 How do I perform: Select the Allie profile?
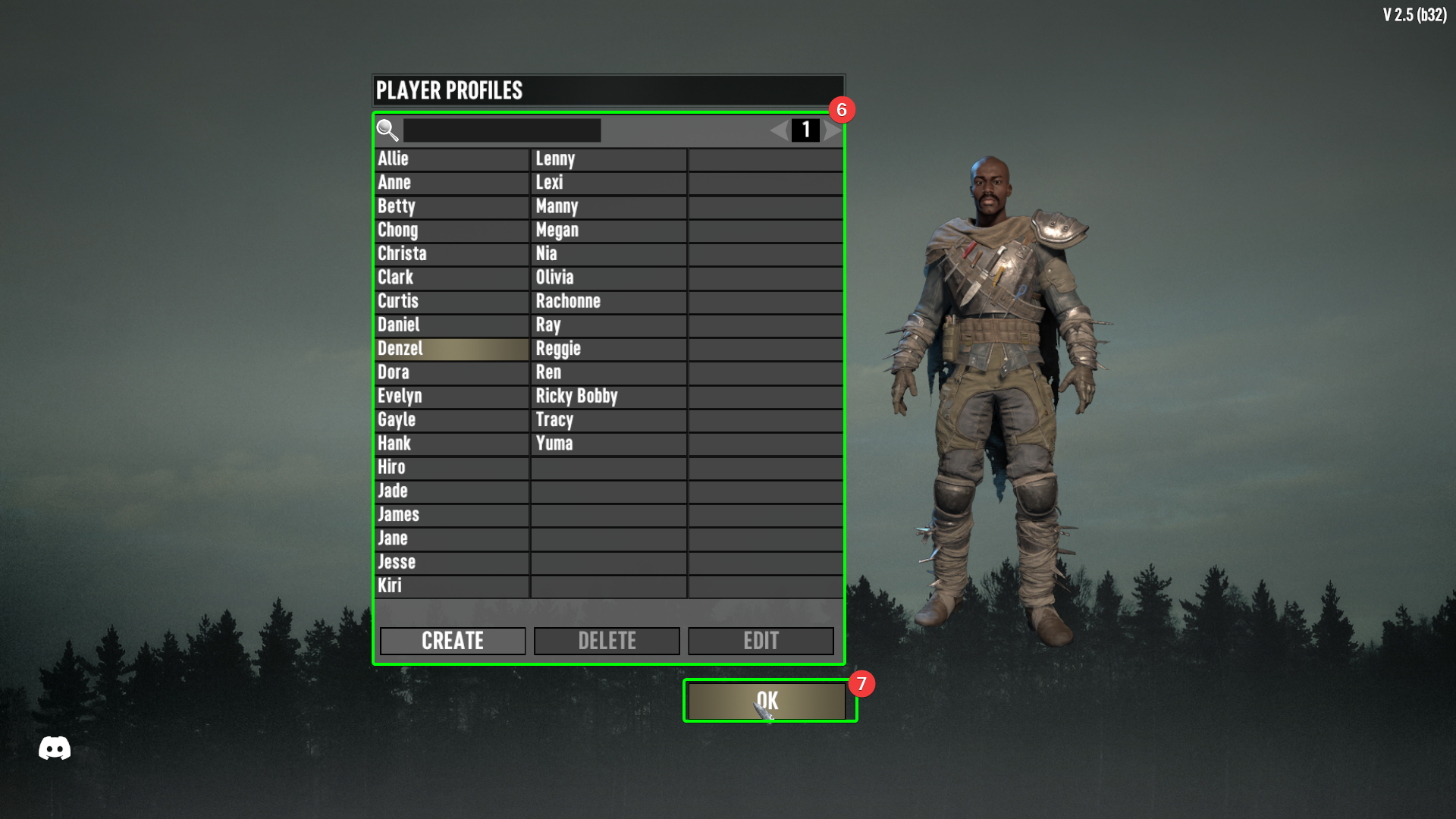(450, 159)
